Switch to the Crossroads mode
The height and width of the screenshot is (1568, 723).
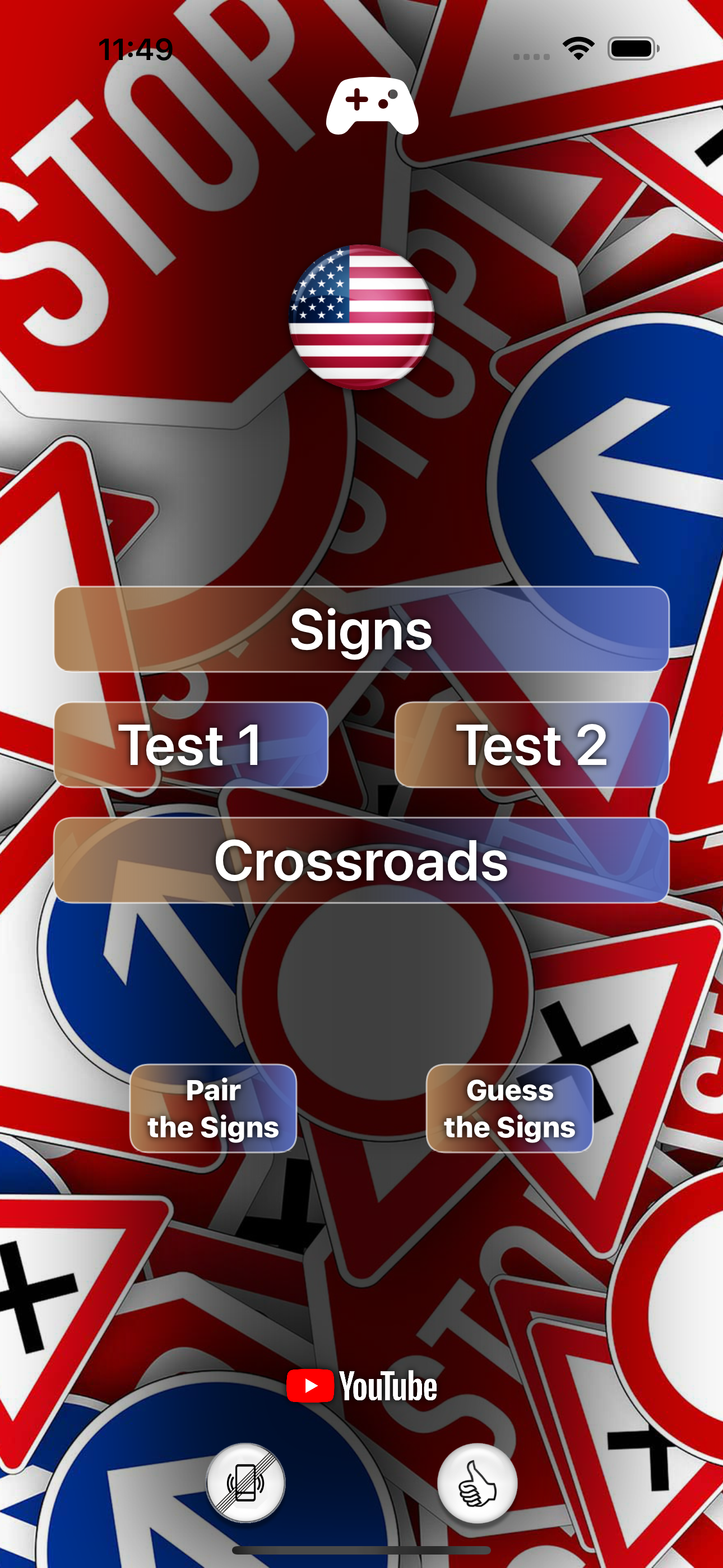[361, 861]
